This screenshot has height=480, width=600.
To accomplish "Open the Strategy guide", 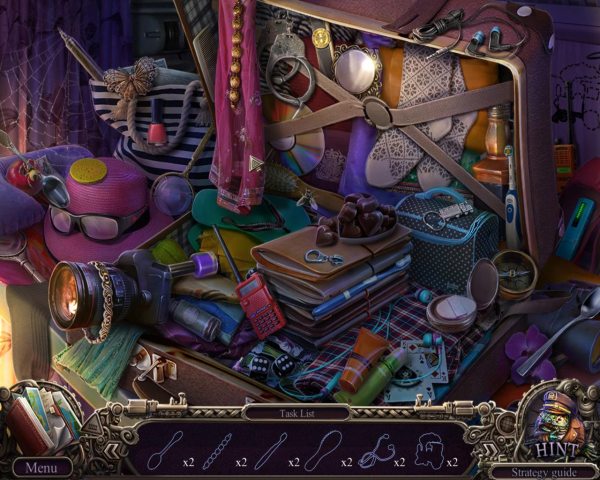I will point(544,468).
